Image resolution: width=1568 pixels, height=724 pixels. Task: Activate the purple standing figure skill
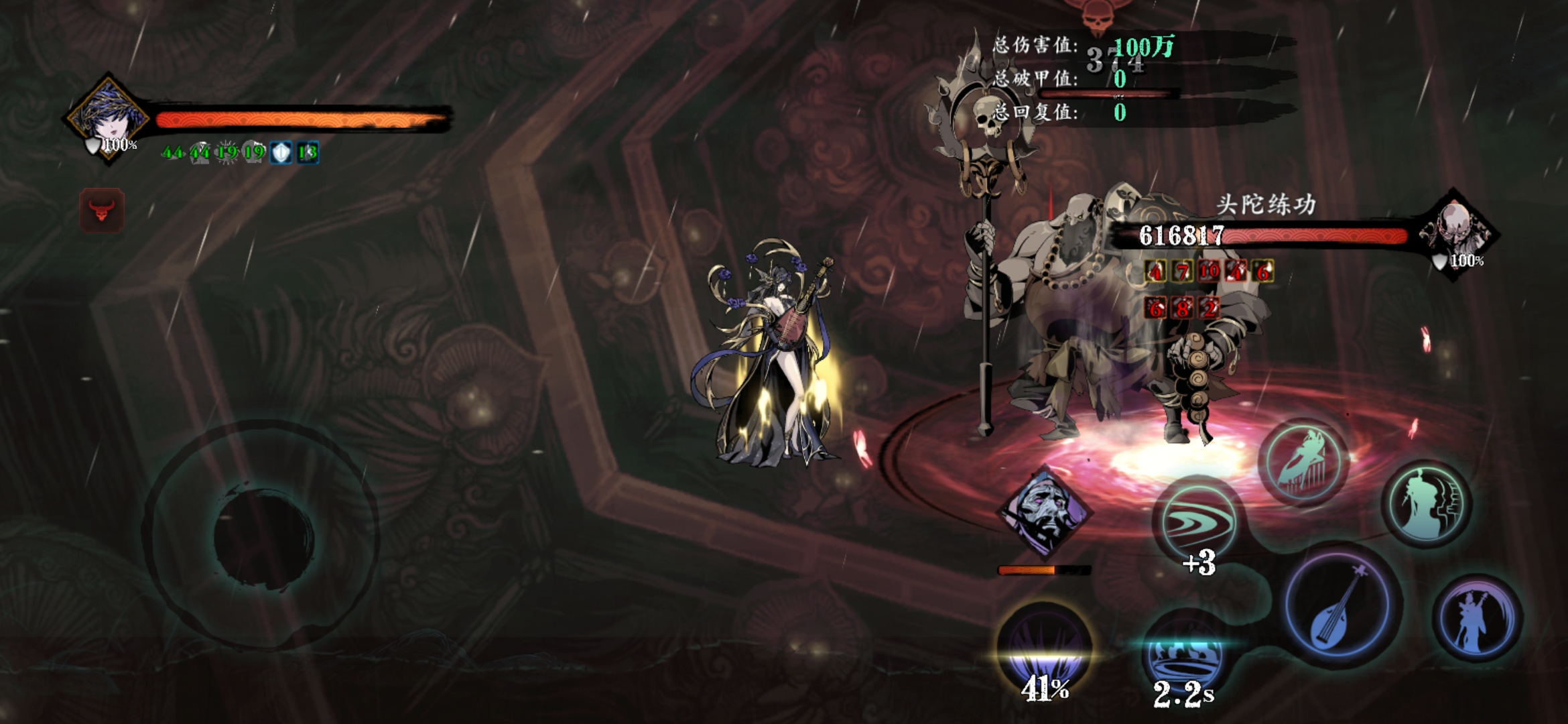point(1477,619)
